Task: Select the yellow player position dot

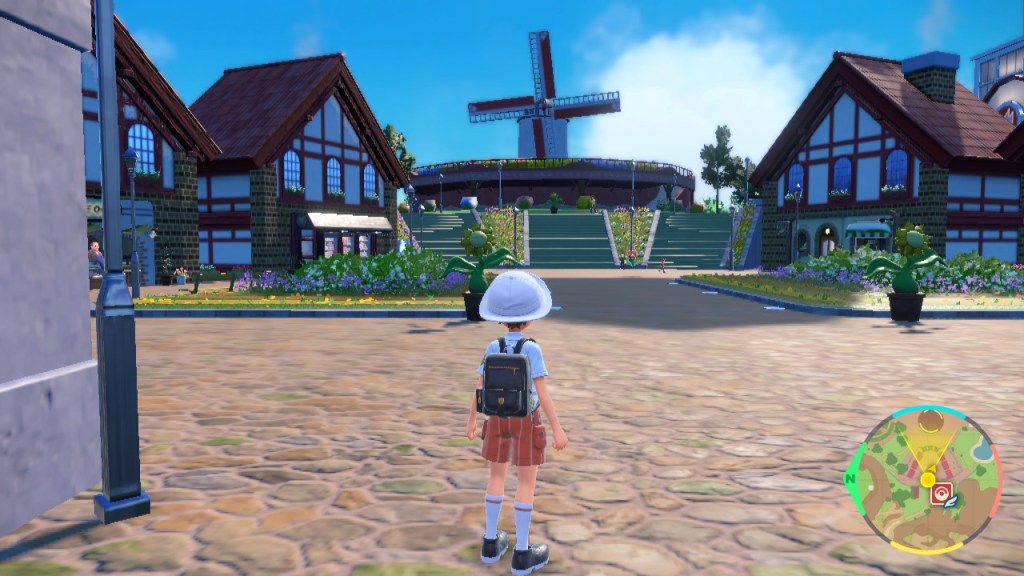Action: click(x=927, y=479)
